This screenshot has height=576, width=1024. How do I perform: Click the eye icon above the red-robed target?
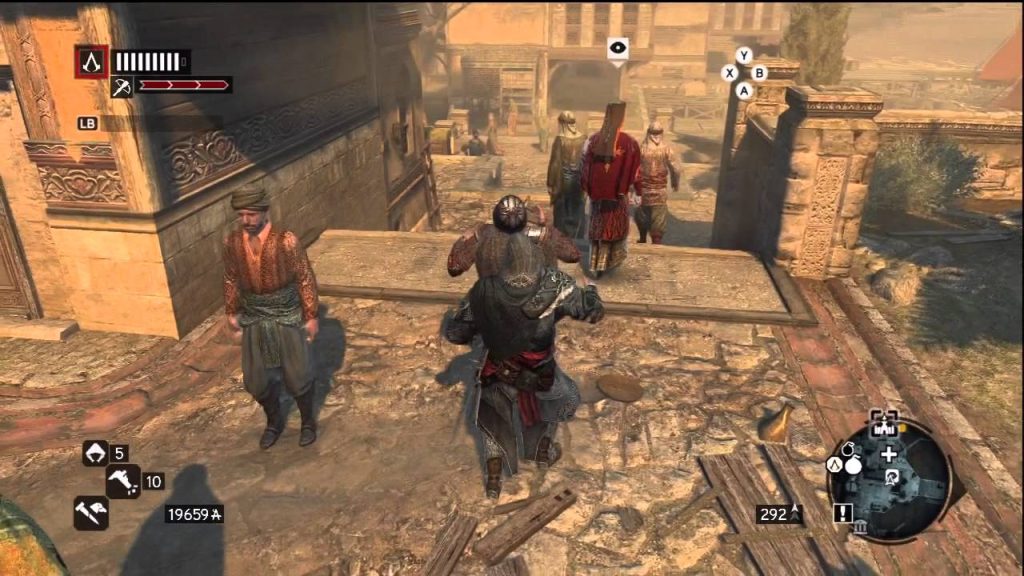point(617,46)
